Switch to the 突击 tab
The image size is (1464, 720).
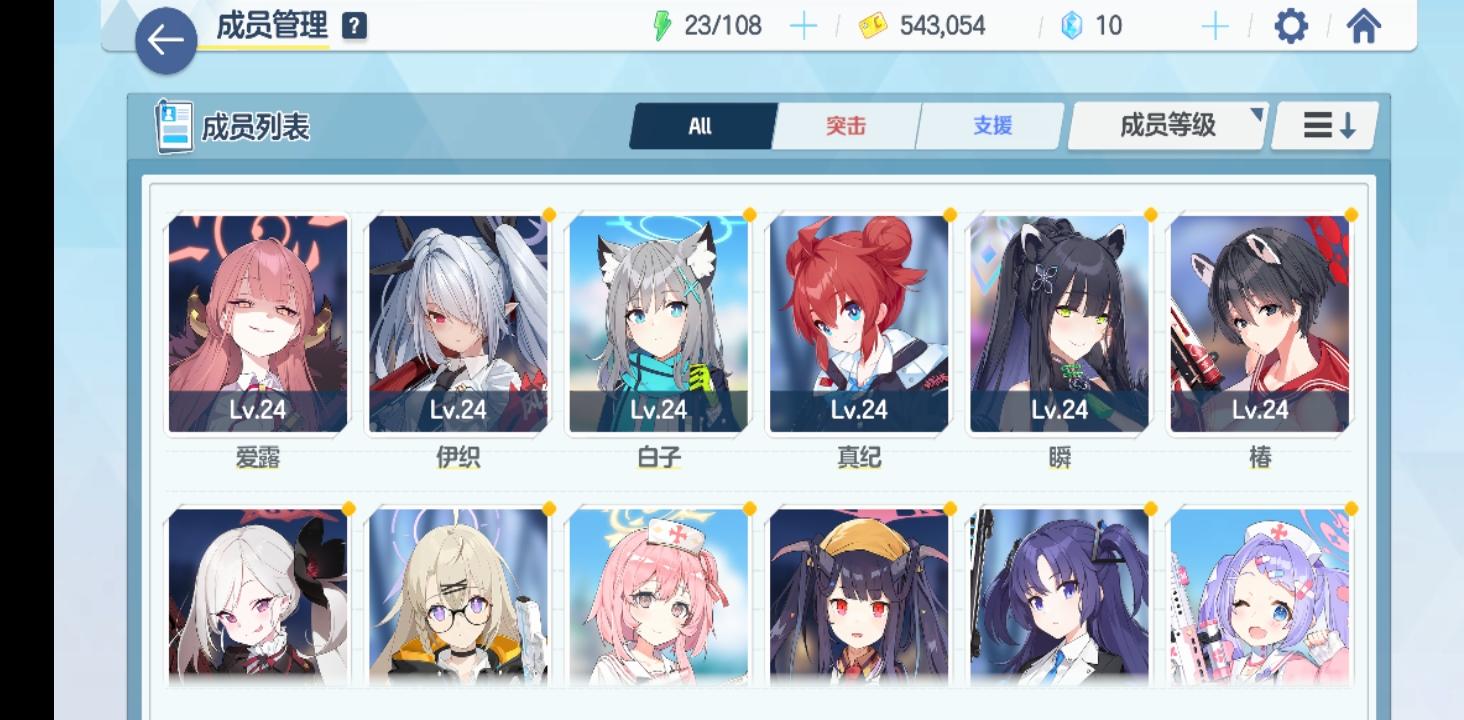coord(845,126)
